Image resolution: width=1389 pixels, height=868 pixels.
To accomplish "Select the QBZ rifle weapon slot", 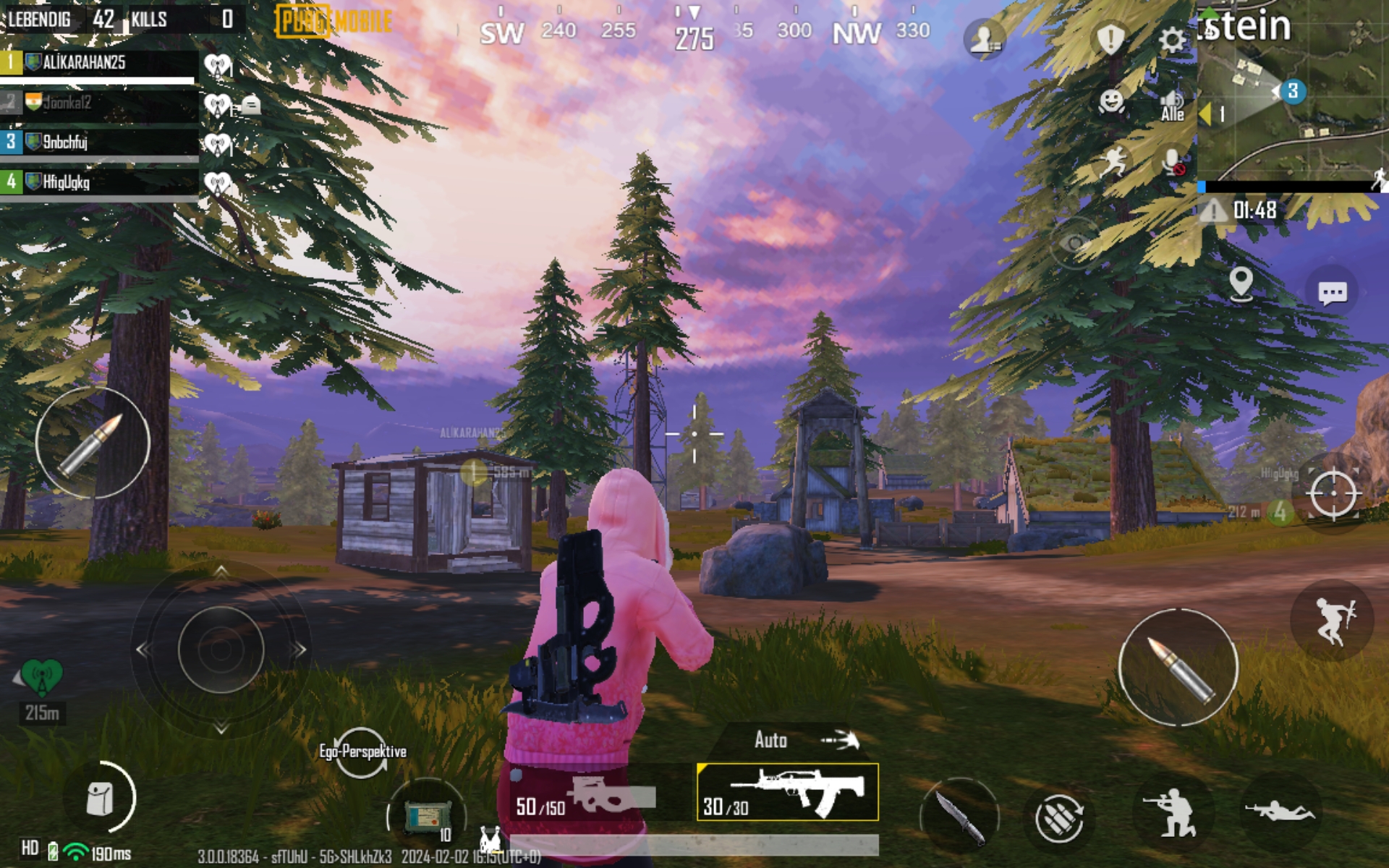I will 787,792.
